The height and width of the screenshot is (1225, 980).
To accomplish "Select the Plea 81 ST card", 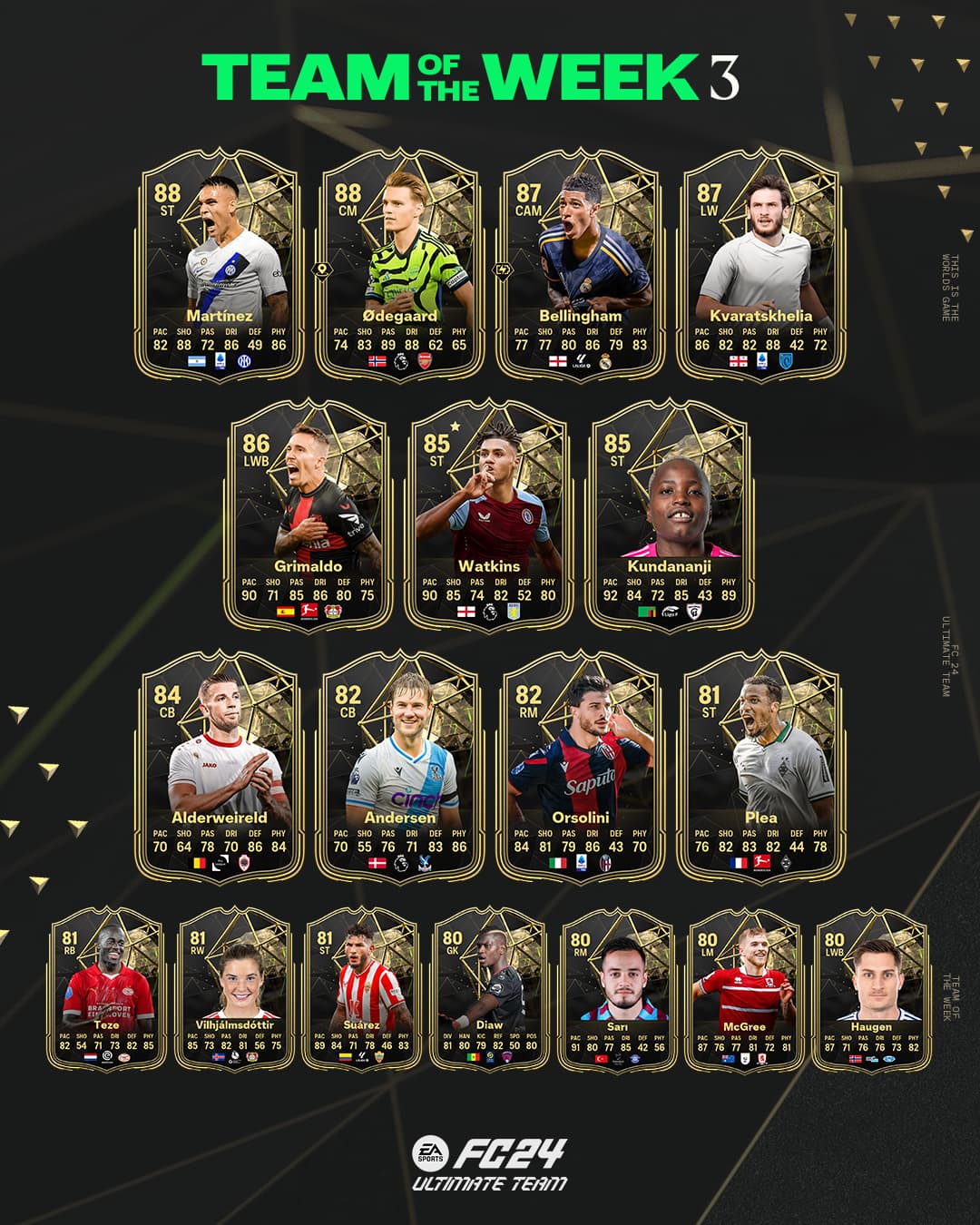I will click(760, 765).
